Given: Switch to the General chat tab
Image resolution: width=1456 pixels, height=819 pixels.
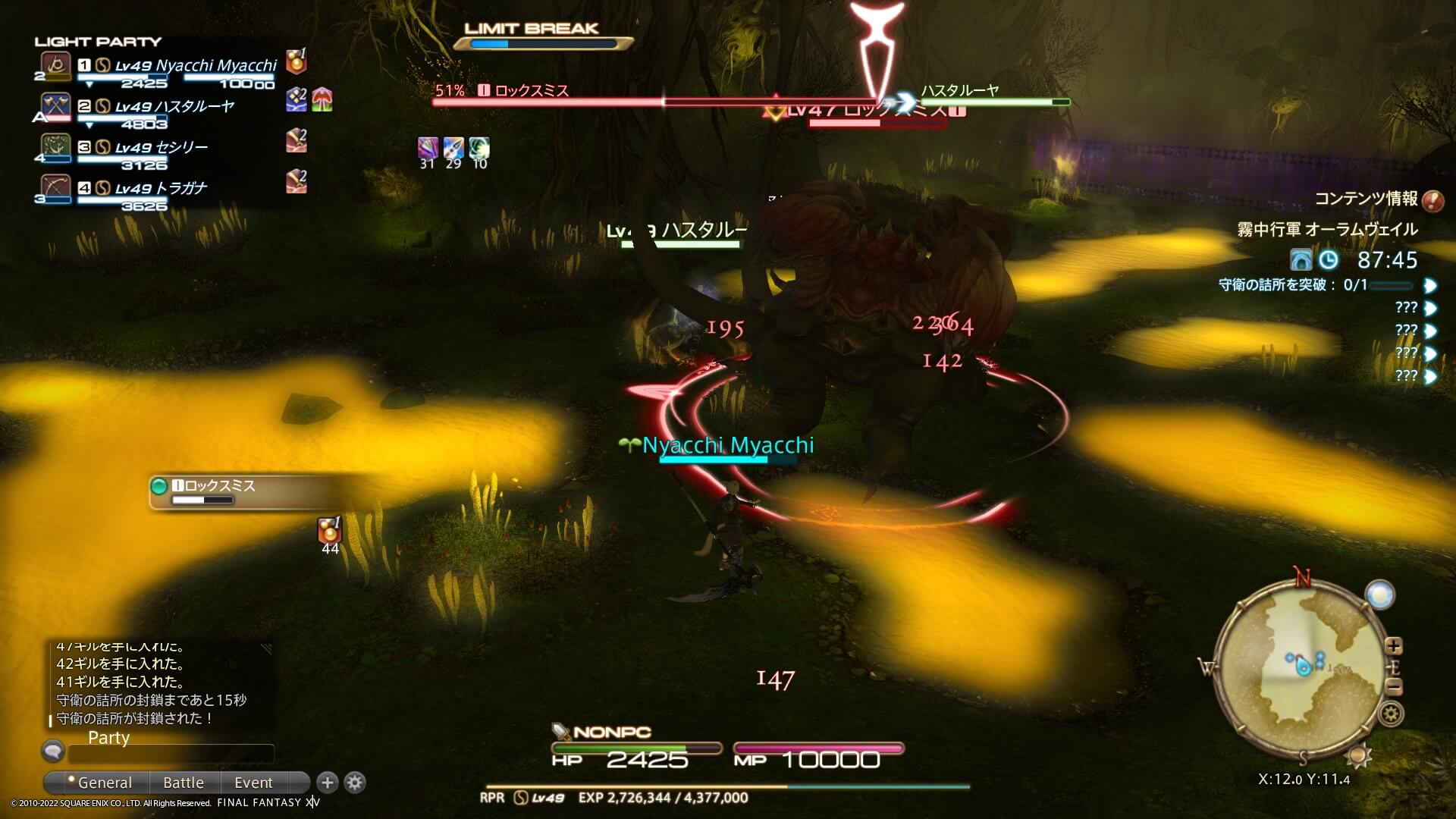Looking at the screenshot, I should pos(103,783).
